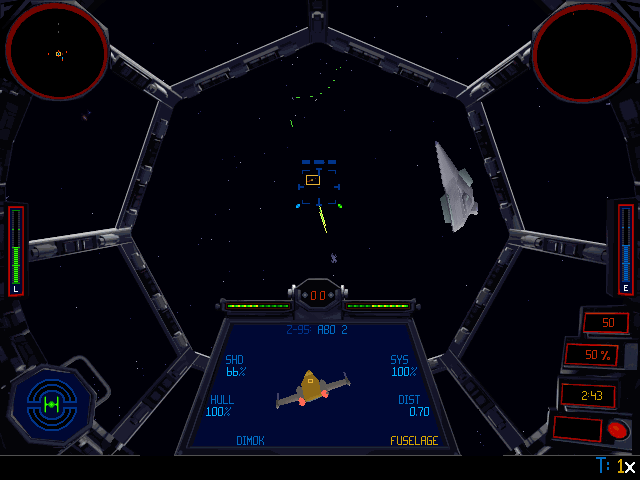Screen dimensions: 640x480
Task: Click the TIE fighter threat indicator
Action: coord(51,403)
